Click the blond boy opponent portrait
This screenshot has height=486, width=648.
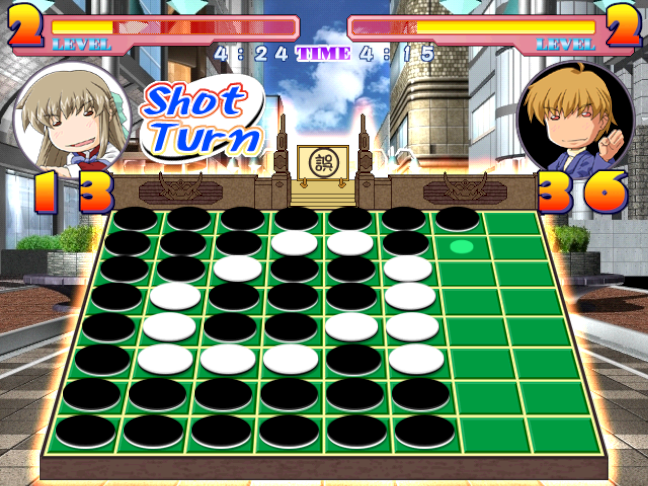click(x=578, y=118)
